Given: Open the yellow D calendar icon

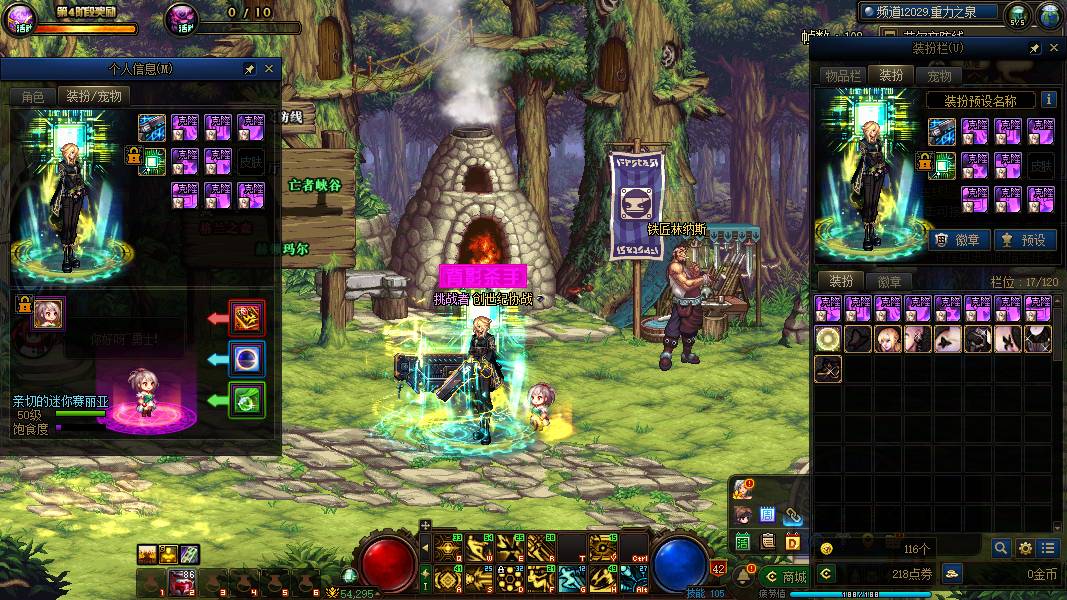Looking at the screenshot, I should (792, 541).
